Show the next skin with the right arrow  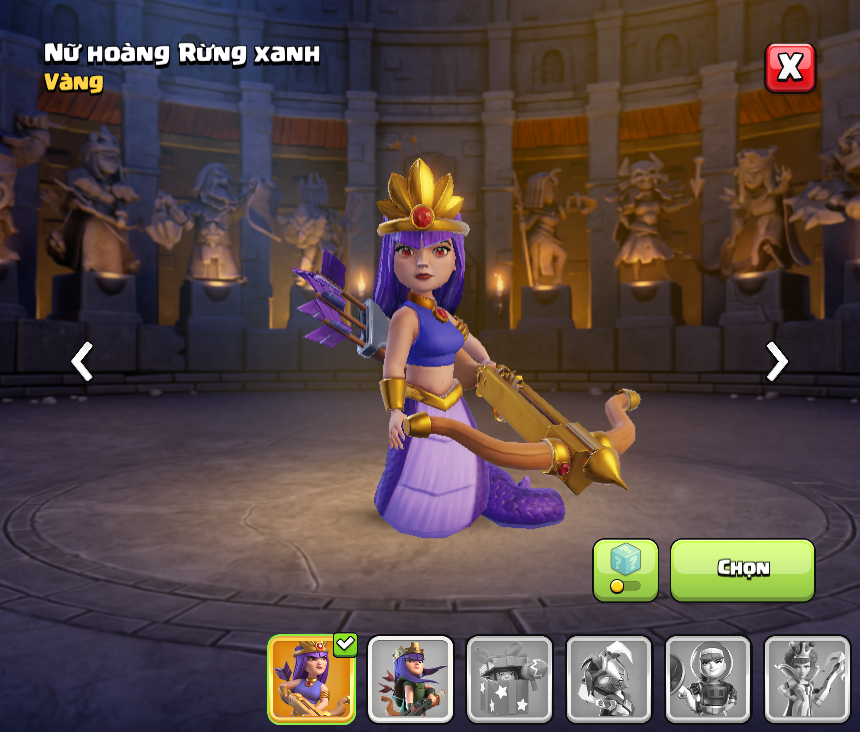point(776,361)
